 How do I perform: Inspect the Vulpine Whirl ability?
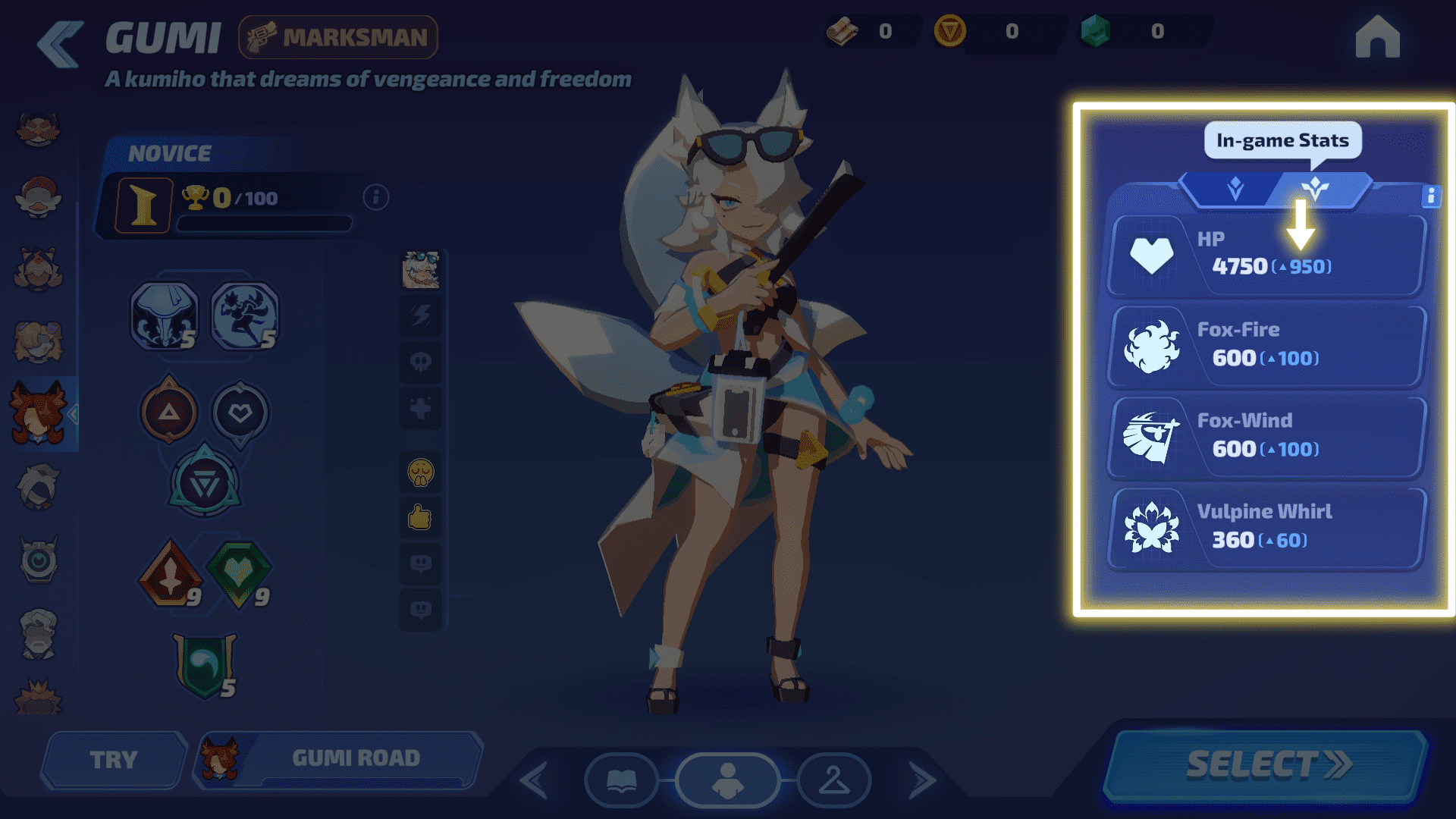pos(1265,528)
